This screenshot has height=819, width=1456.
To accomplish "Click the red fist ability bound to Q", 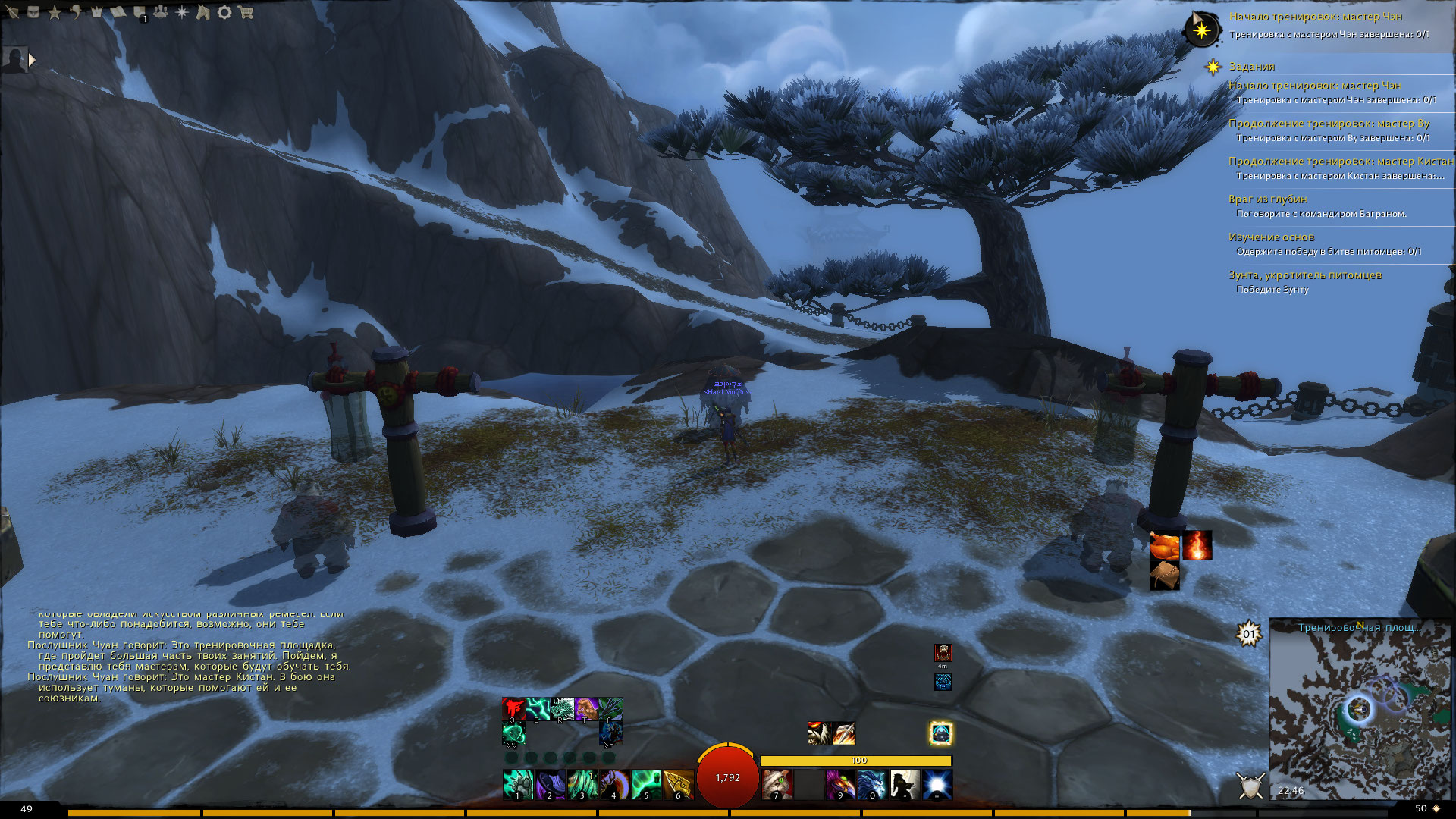I will click(513, 709).
